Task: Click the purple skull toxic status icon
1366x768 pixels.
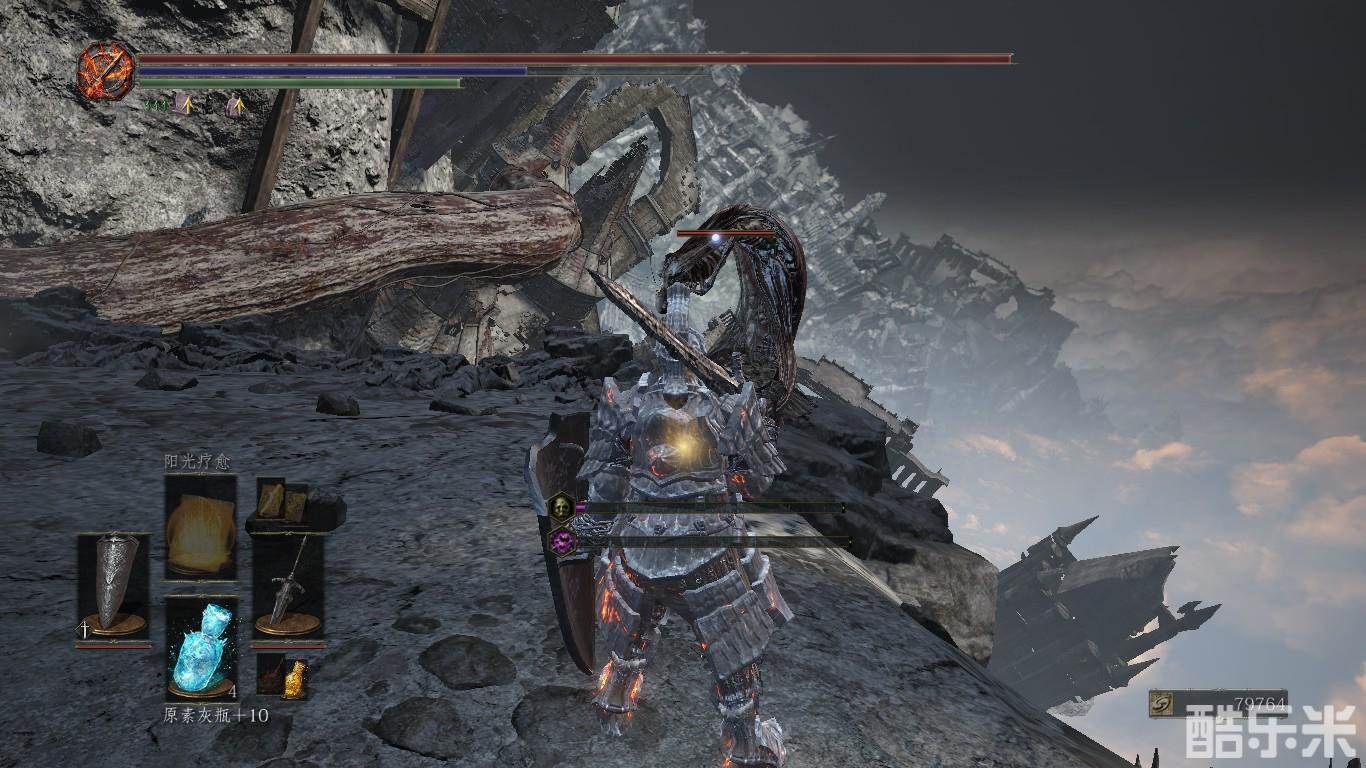Action: click(563, 542)
